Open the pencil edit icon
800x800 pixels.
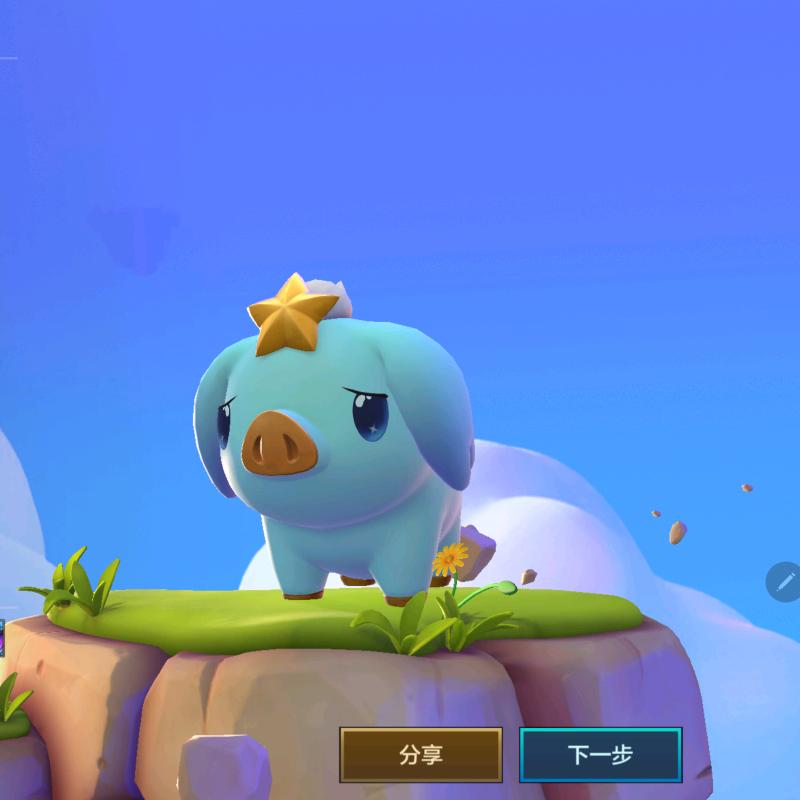(x=784, y=581)
